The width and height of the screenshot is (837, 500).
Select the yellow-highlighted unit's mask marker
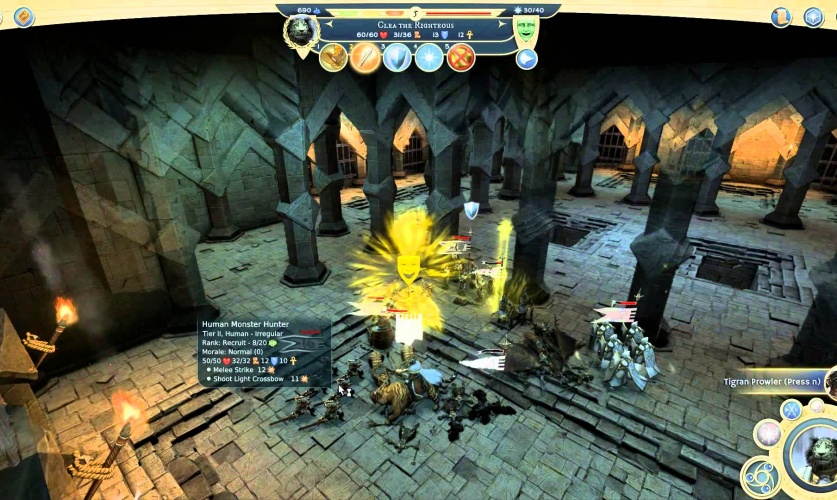coord(408,267)
